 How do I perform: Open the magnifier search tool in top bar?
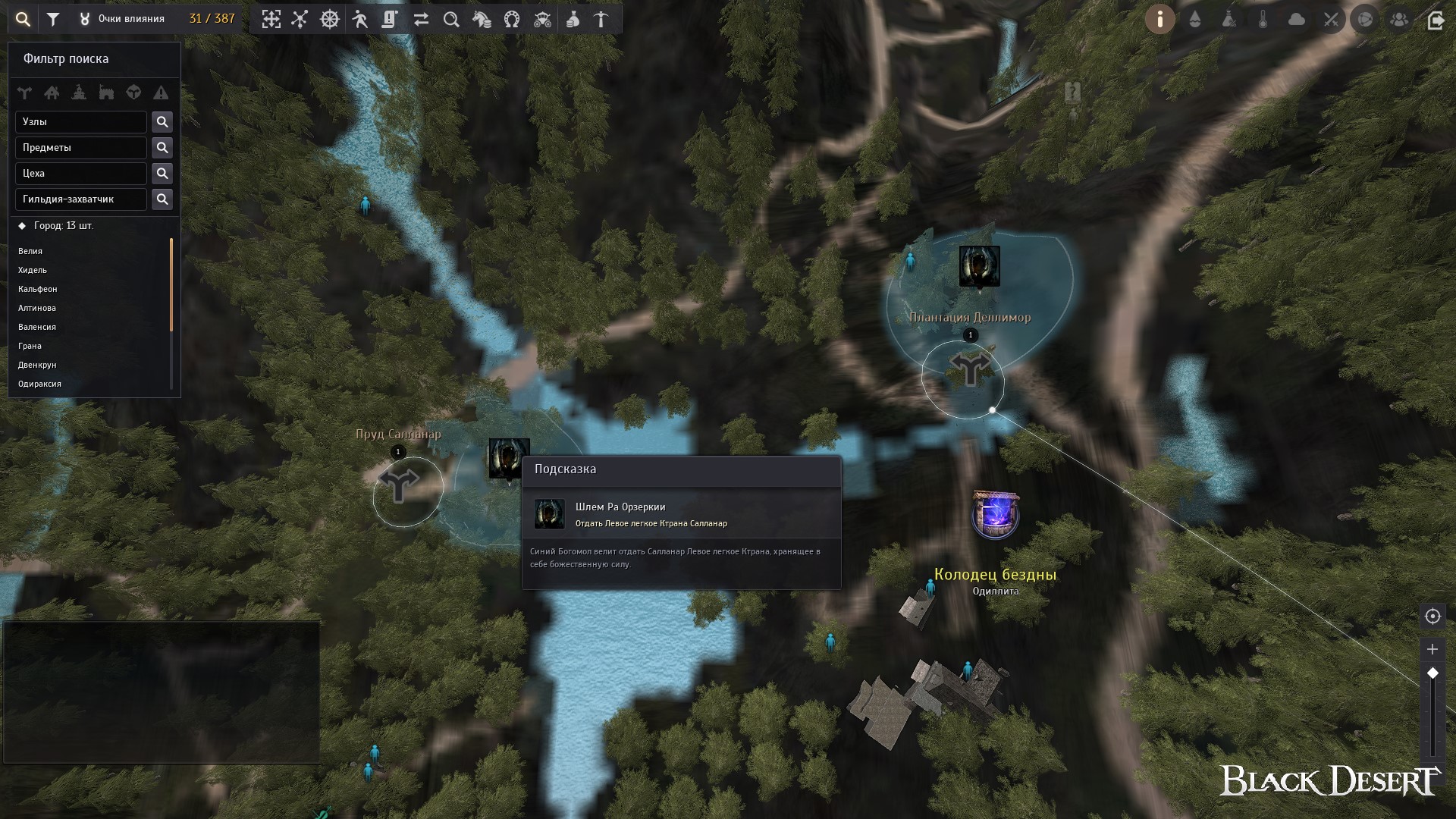point(23,20)
